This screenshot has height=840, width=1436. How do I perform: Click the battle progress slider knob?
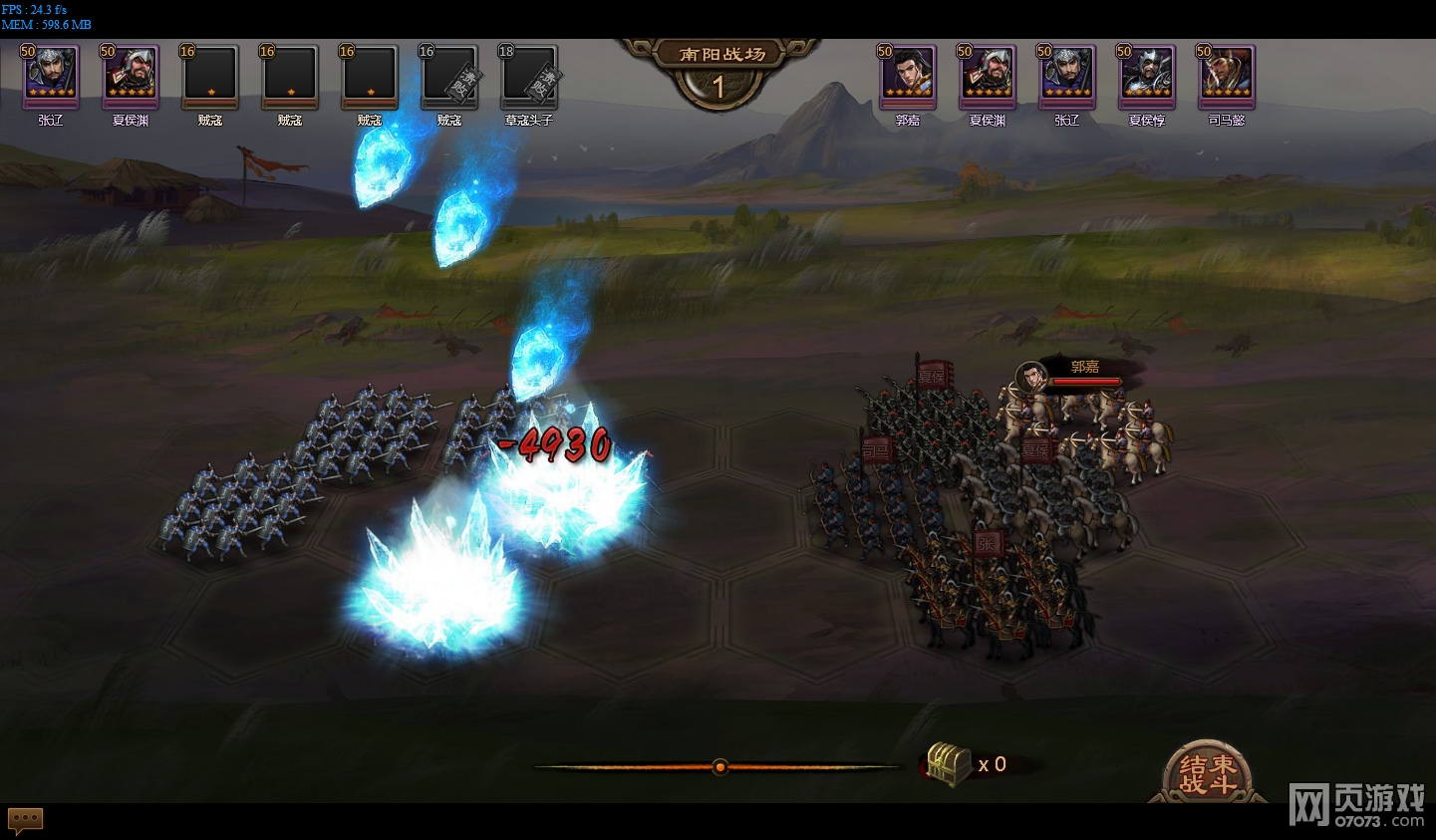tap(719, 766)
